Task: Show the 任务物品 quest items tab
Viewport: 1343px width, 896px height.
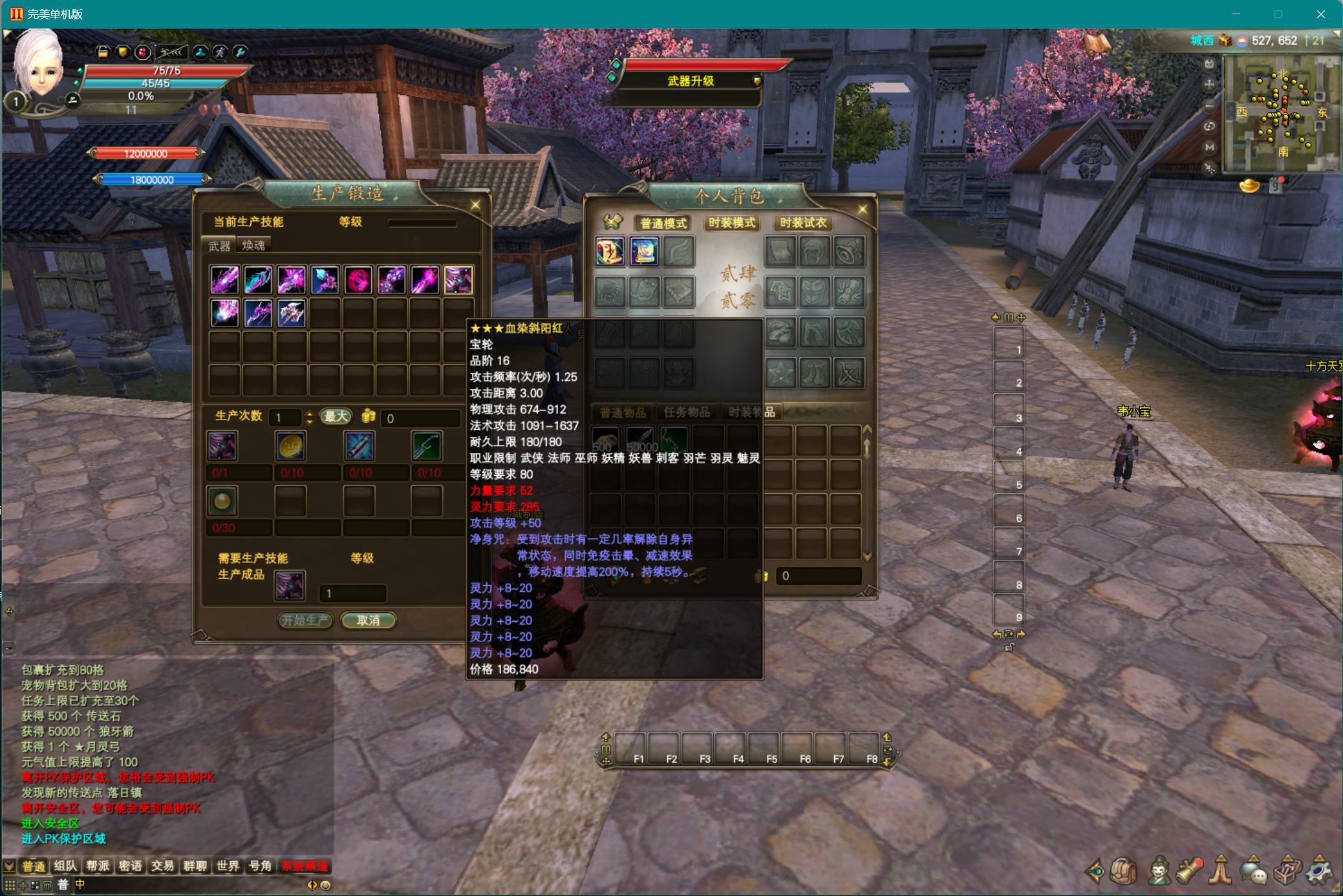Action: [686, 412]
